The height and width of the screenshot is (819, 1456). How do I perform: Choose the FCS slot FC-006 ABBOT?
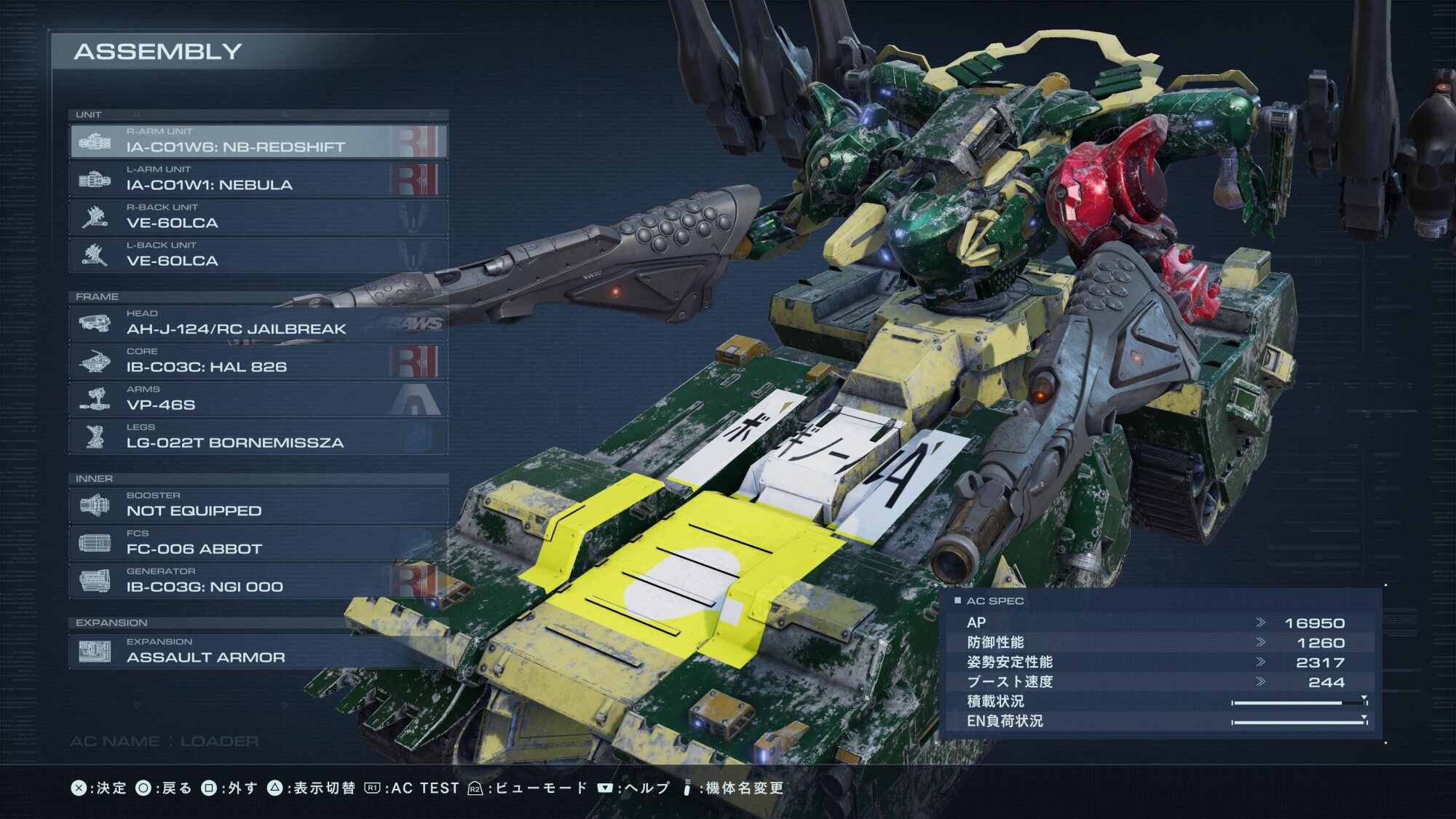[258, 543]
